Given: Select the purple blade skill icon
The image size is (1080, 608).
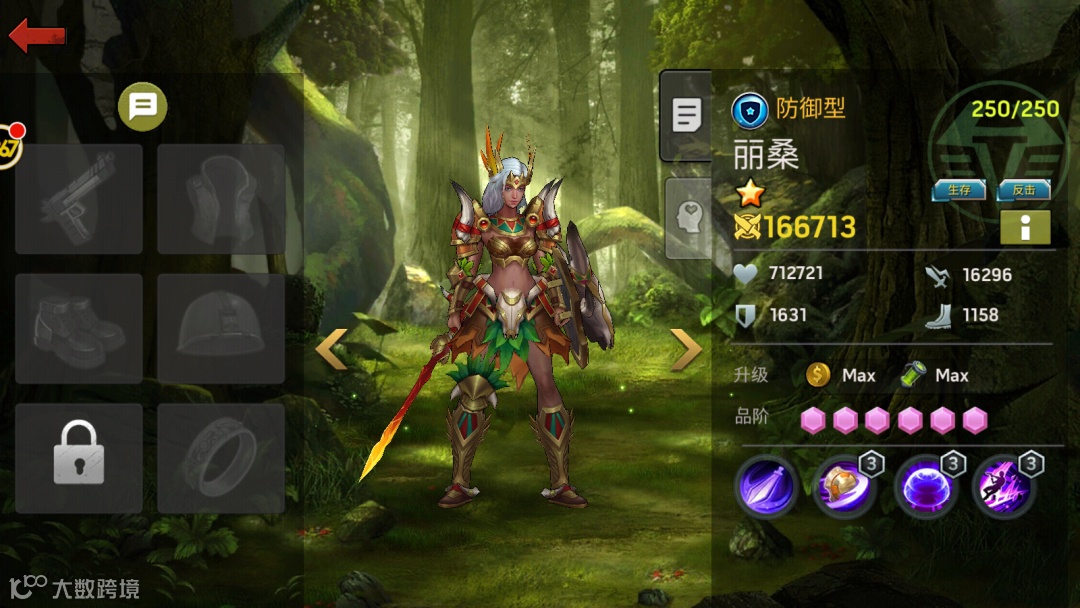Looking at the screenshot, I should [767, 488].
